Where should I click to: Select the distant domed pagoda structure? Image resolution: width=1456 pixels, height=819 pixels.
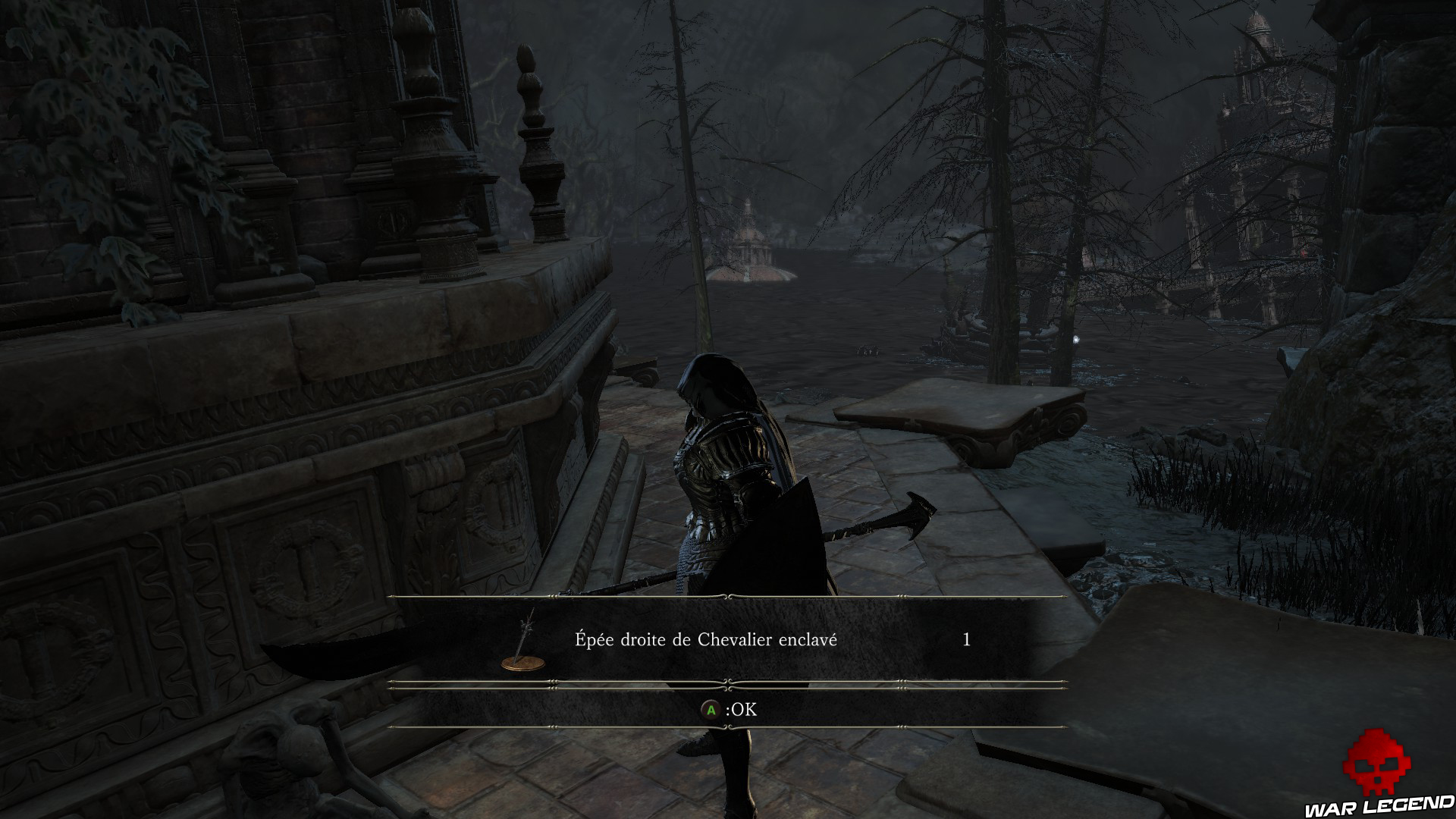point(751,243)
